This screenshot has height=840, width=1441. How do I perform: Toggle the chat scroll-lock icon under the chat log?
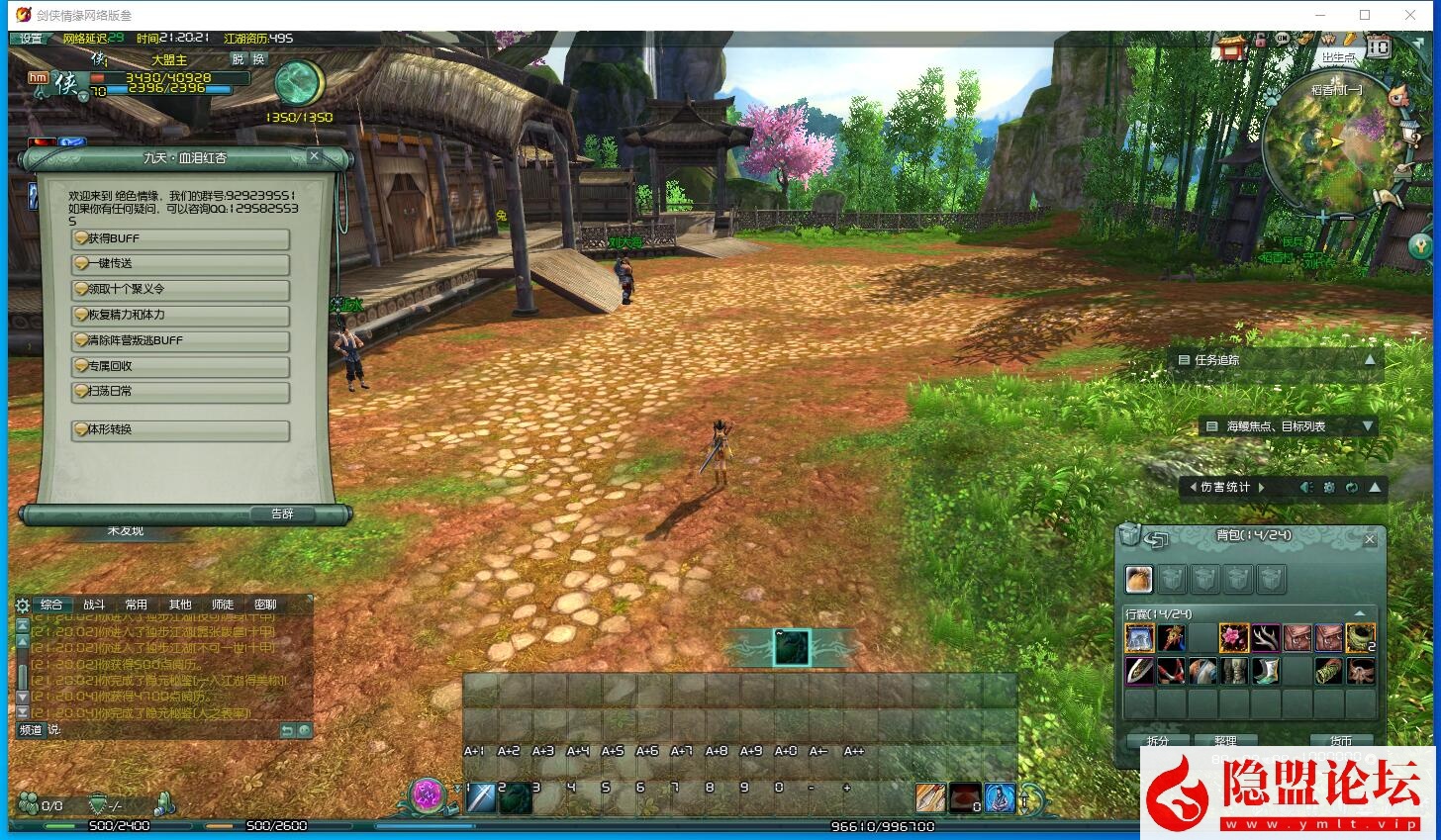pyautogui.click(x=288, y=729)
